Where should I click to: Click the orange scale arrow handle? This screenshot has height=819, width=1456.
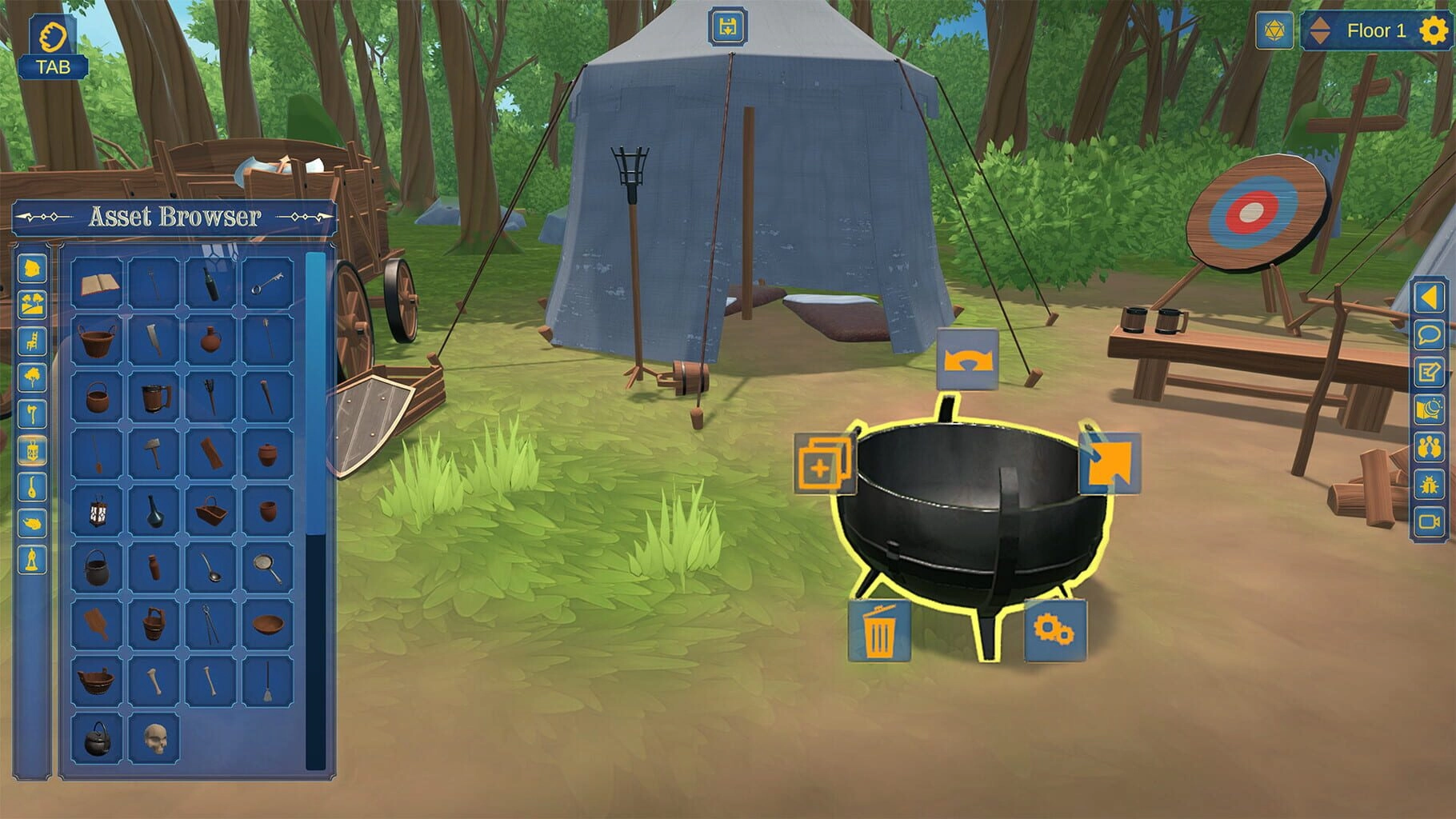[1110, 464]
